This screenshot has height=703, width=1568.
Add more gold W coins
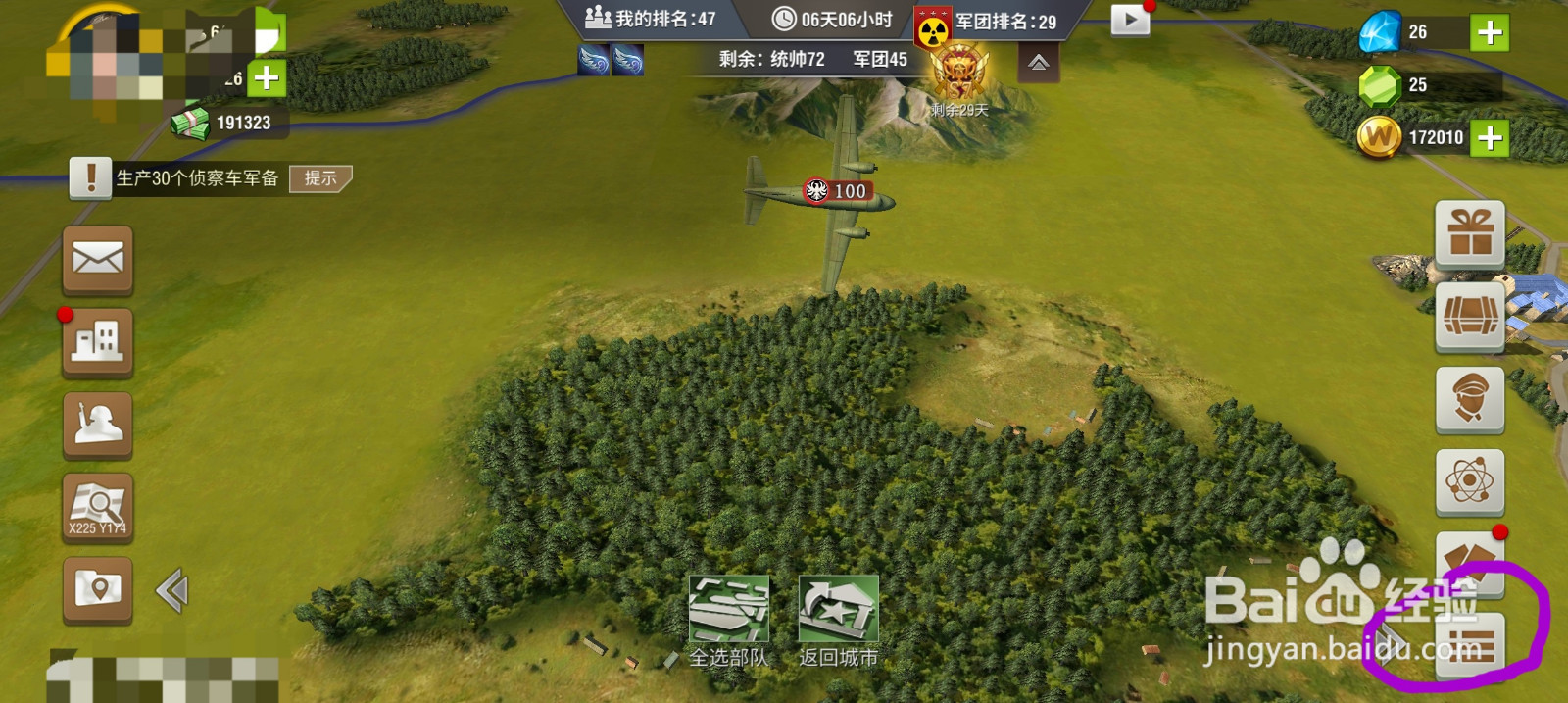click(x=1490, y=138)
